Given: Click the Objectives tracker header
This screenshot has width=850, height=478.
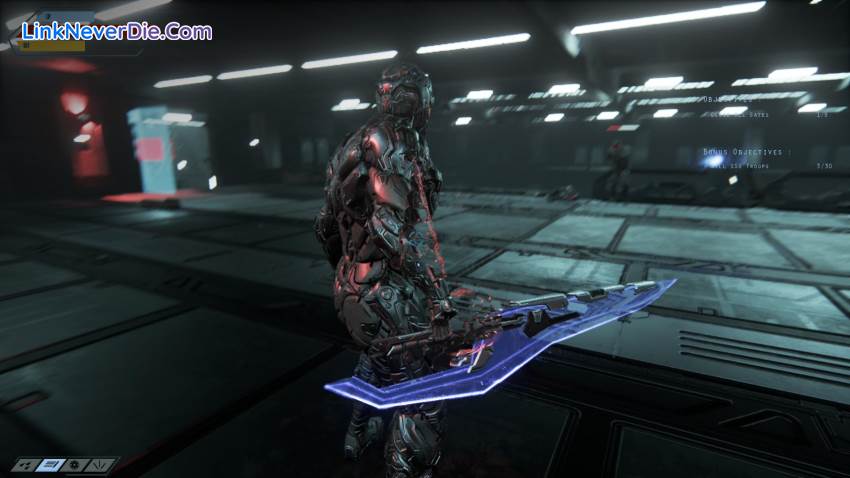Looking at the screenshot, I should [727, 99].
